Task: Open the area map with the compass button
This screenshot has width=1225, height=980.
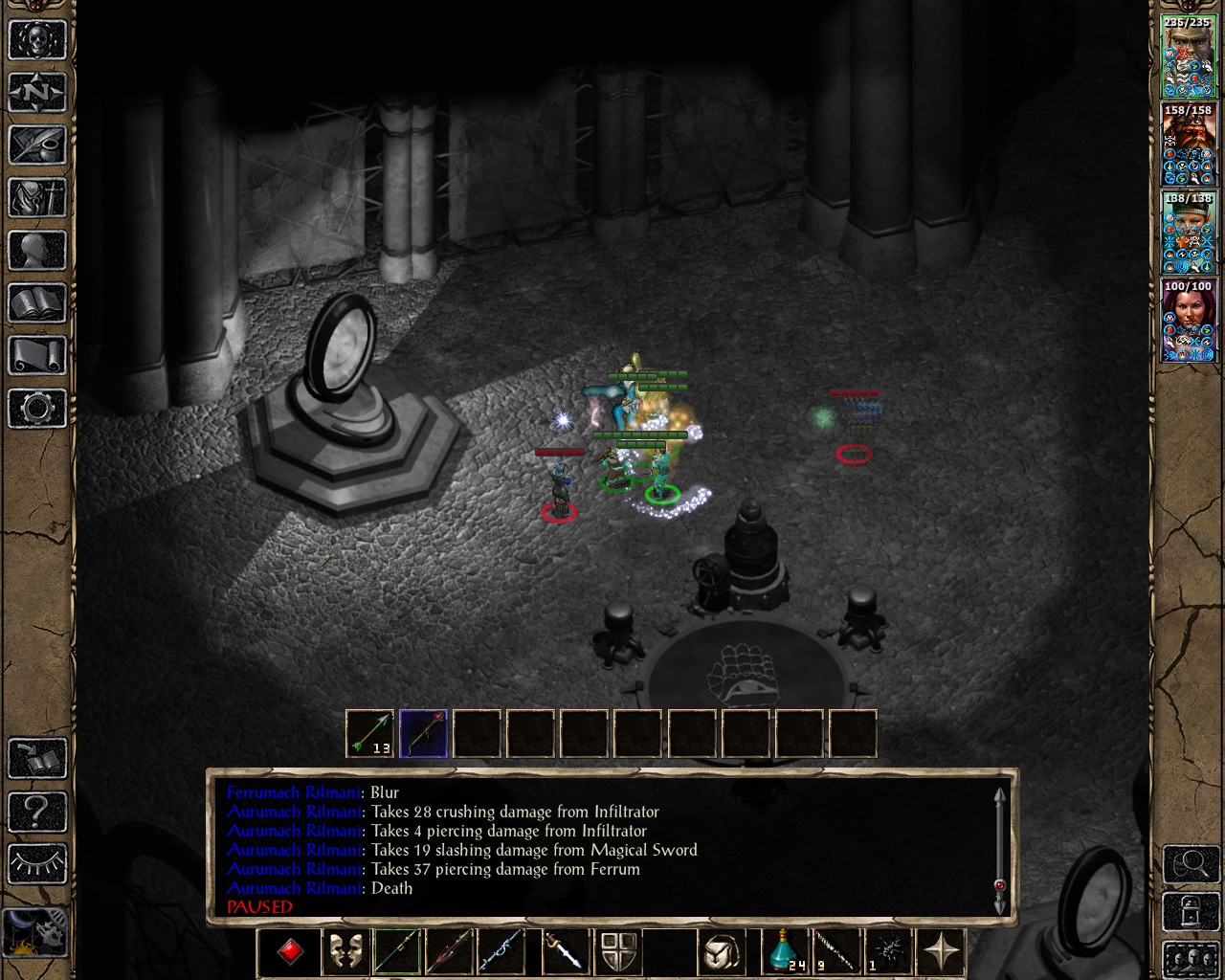Action: [x=37, y=93]
